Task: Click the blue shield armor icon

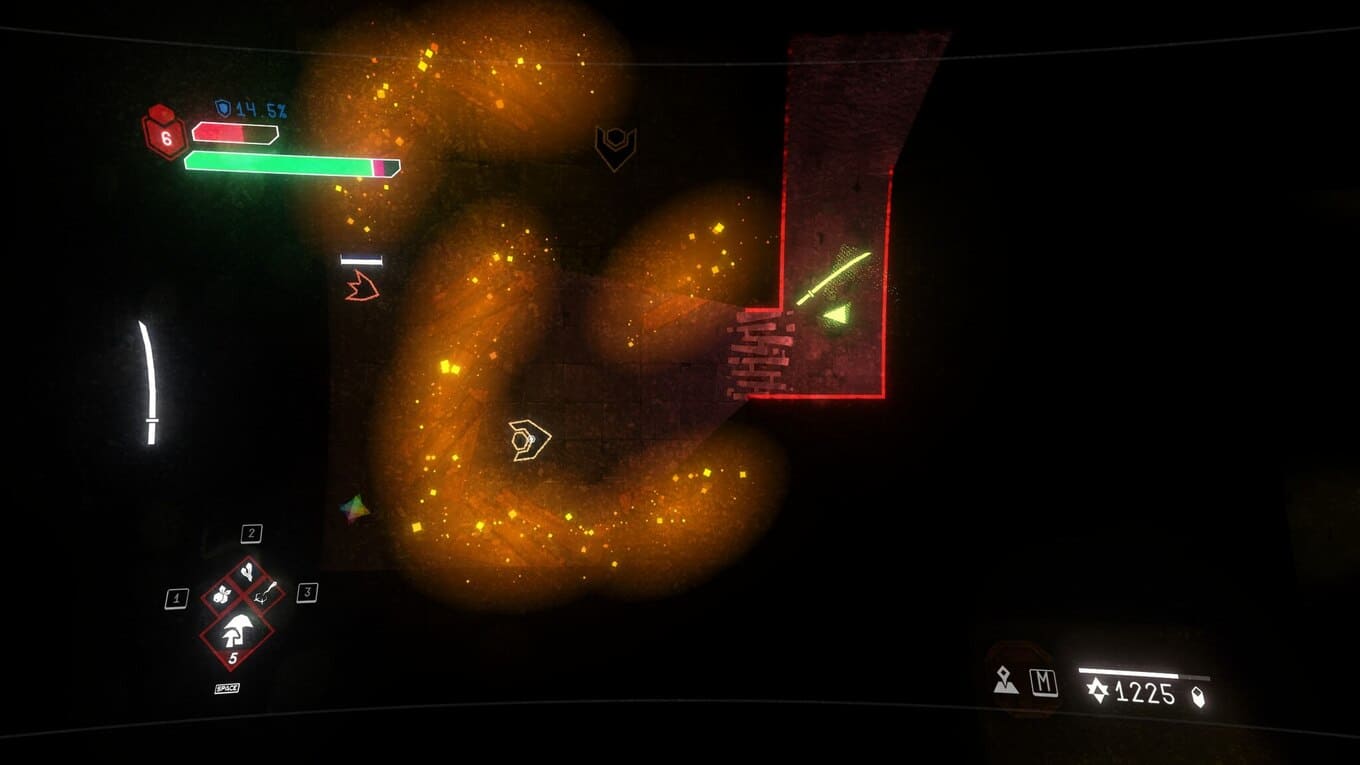Action: (223, 107)
